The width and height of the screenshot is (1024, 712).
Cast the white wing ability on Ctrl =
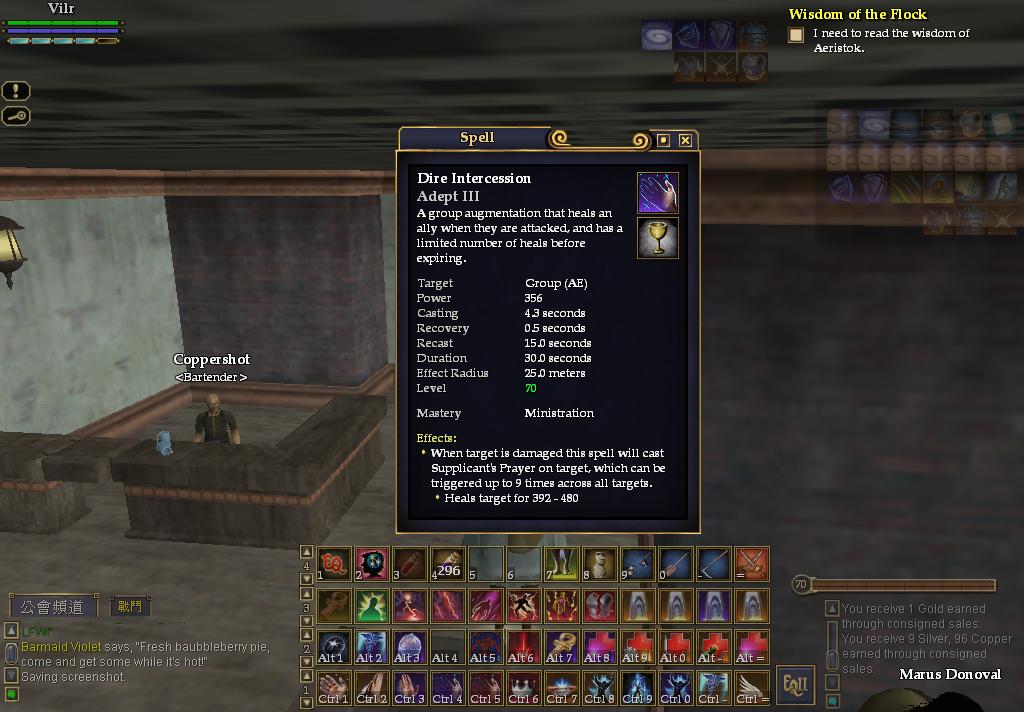point(752,688)
